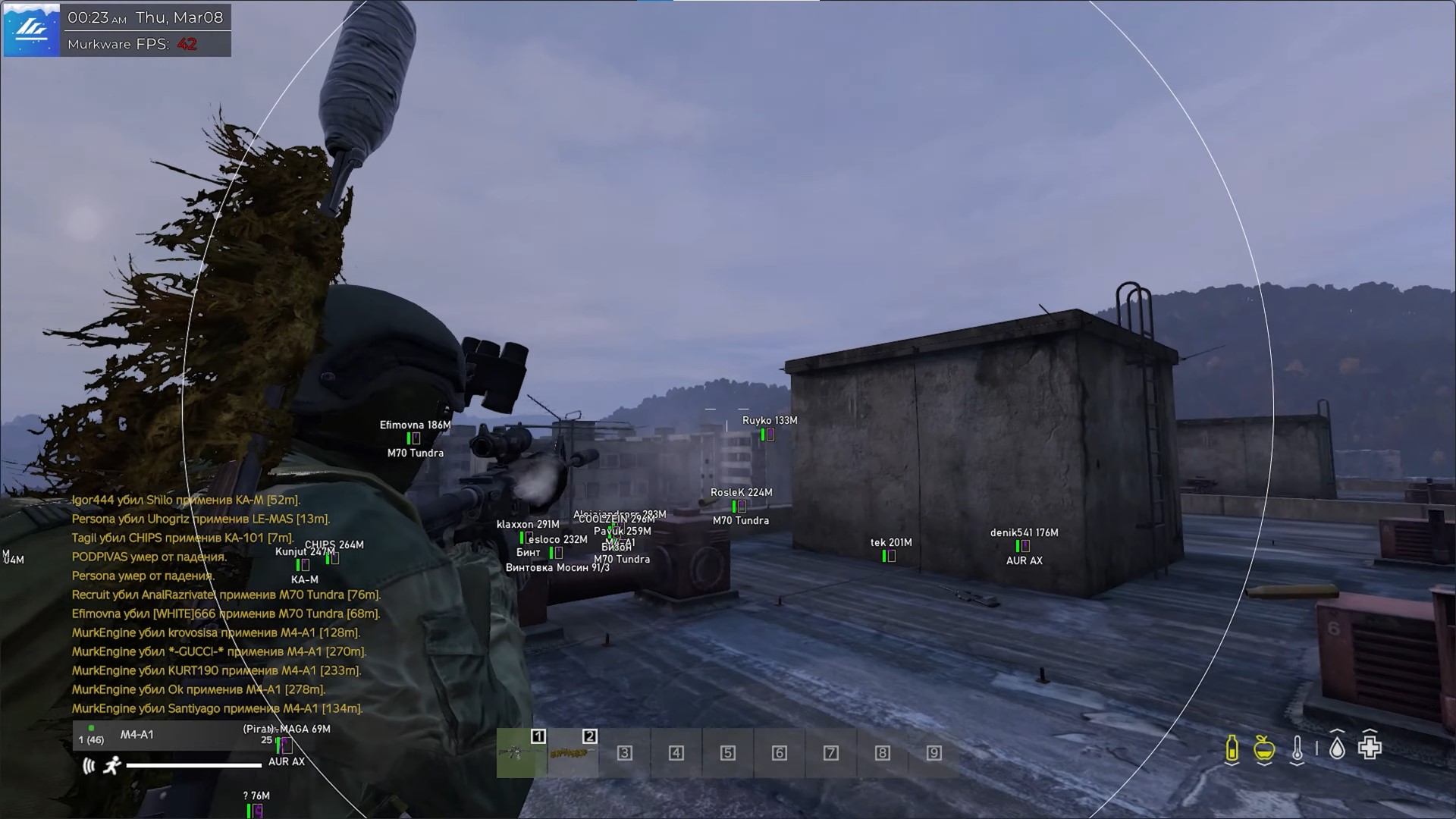
Task: Click the health cross status icon
Action: (1370, 748)
